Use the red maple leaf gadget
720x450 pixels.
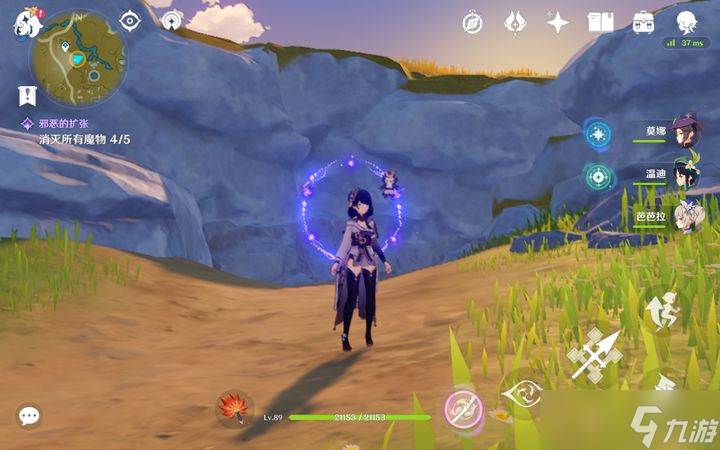pos(234,407)
